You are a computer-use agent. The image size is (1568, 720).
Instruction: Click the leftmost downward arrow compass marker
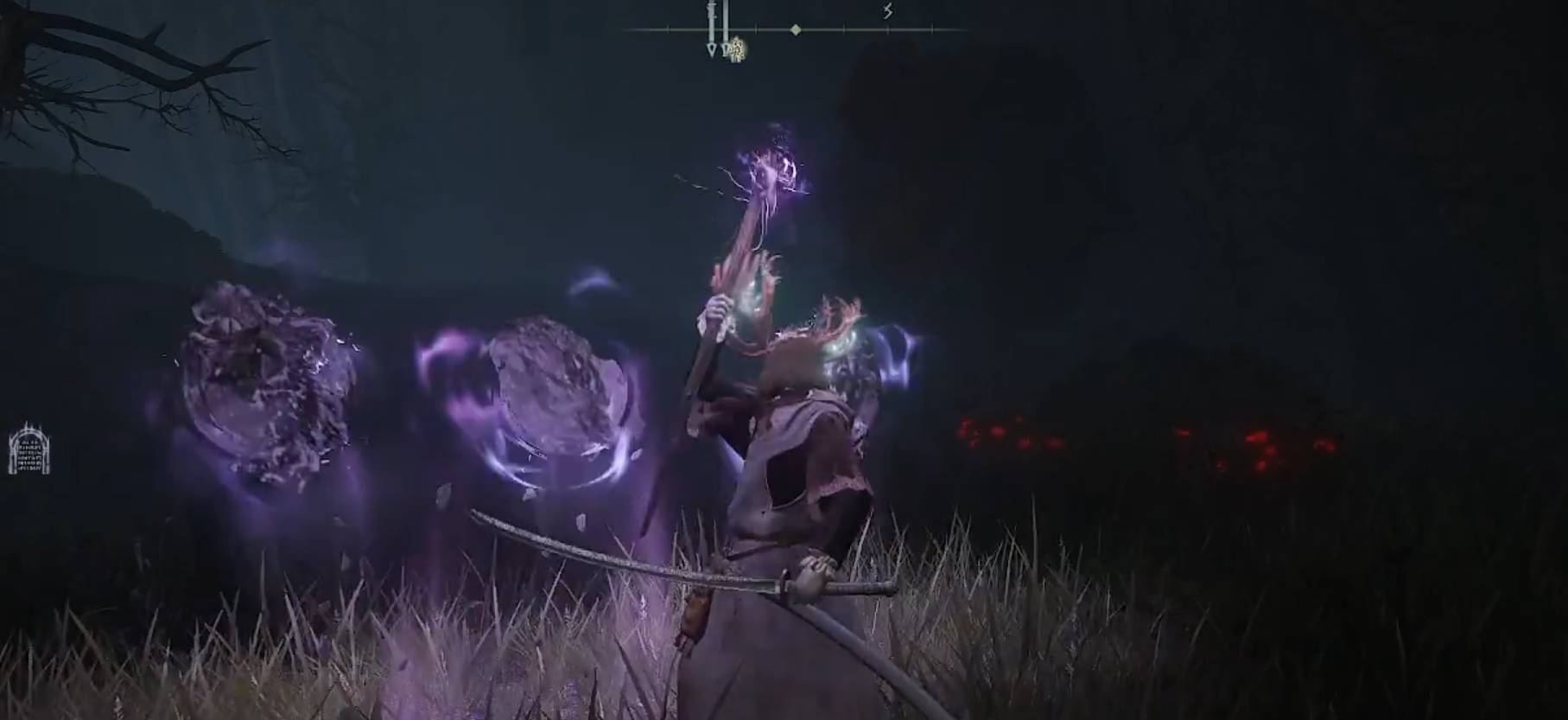pos(711,50)
